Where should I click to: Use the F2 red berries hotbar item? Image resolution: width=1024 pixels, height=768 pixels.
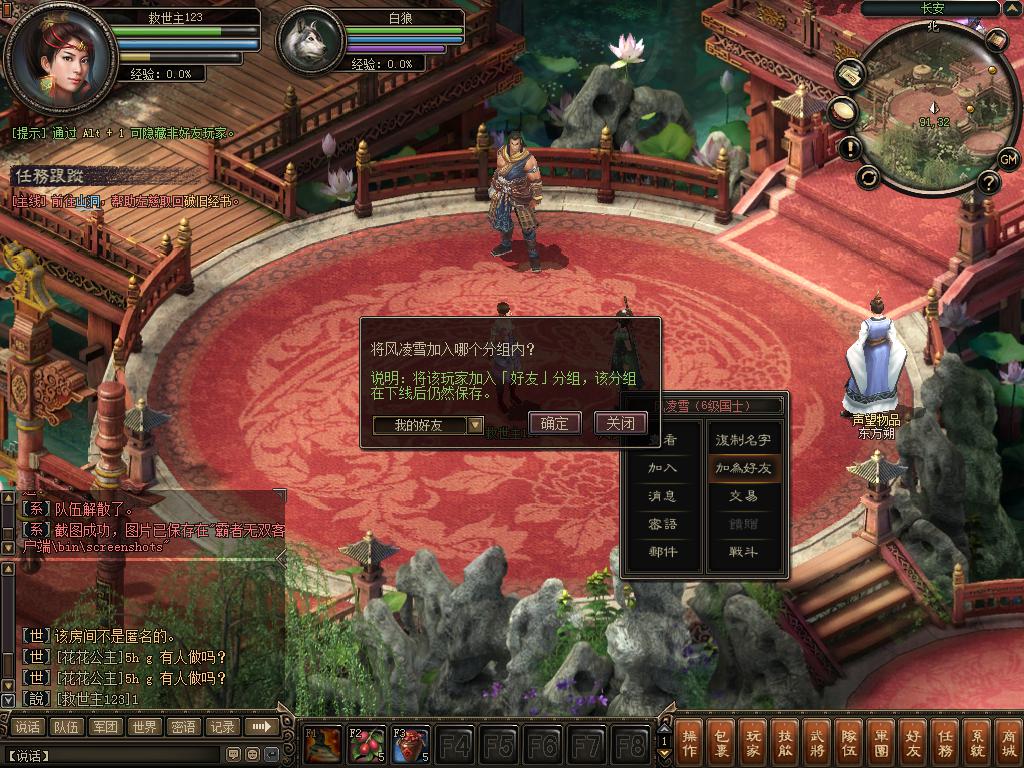pyautogui.click(x=366, y=745)
